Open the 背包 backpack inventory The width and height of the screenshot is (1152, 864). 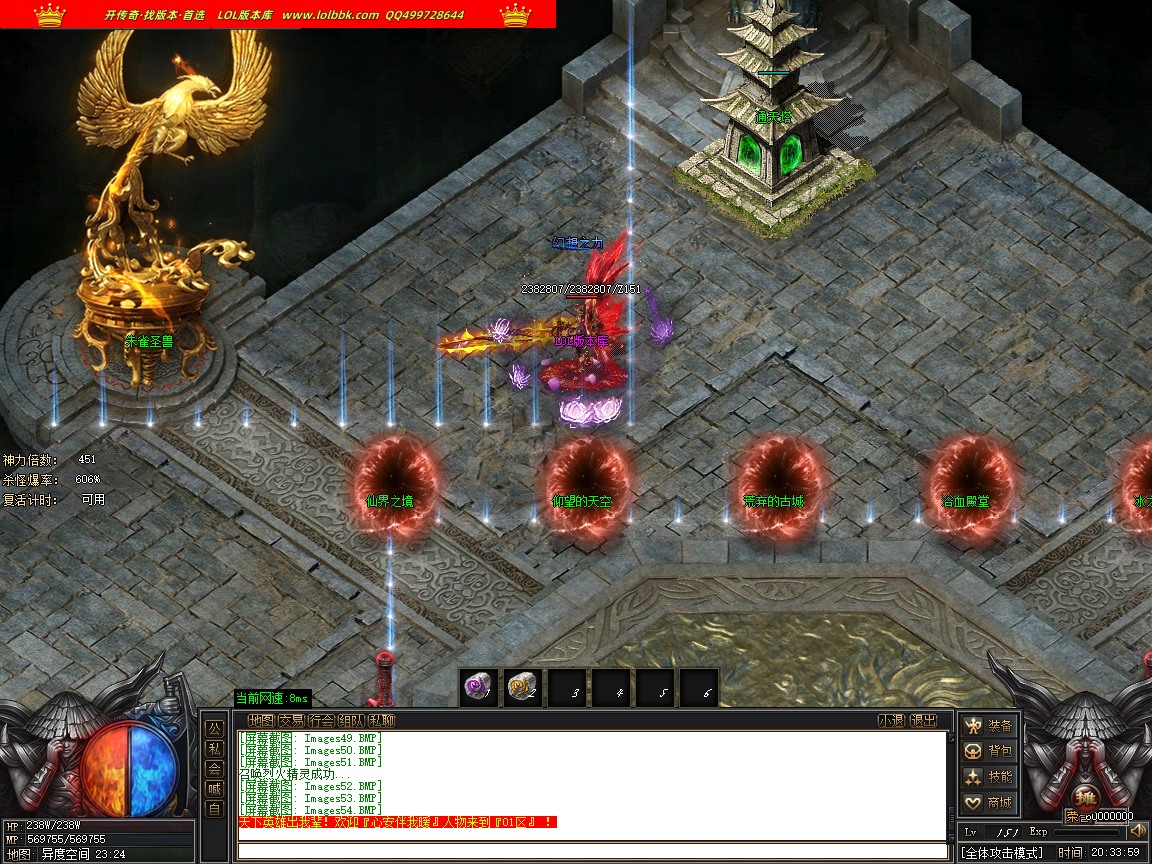click(988, 751)
